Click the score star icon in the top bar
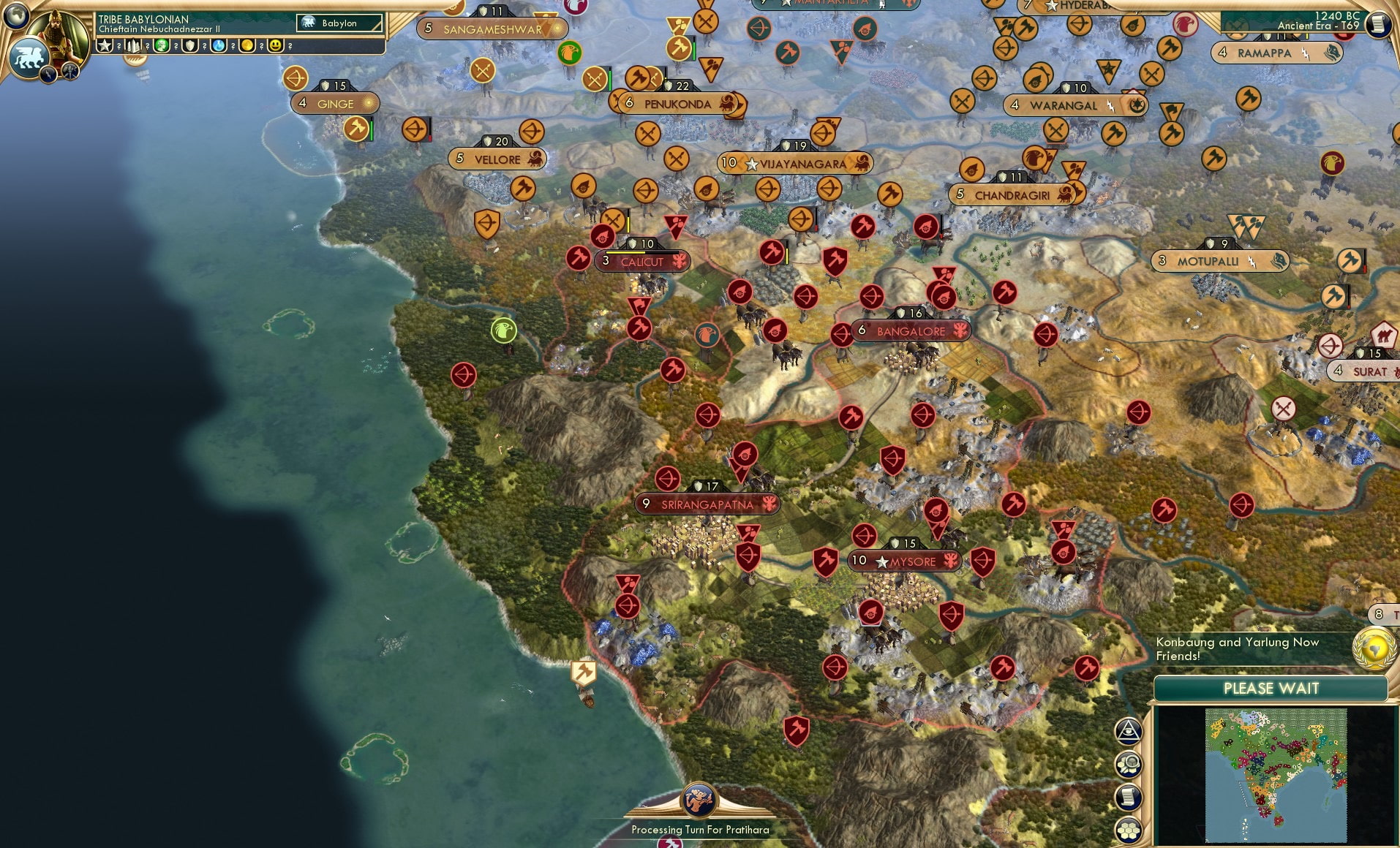 [103, 46]
